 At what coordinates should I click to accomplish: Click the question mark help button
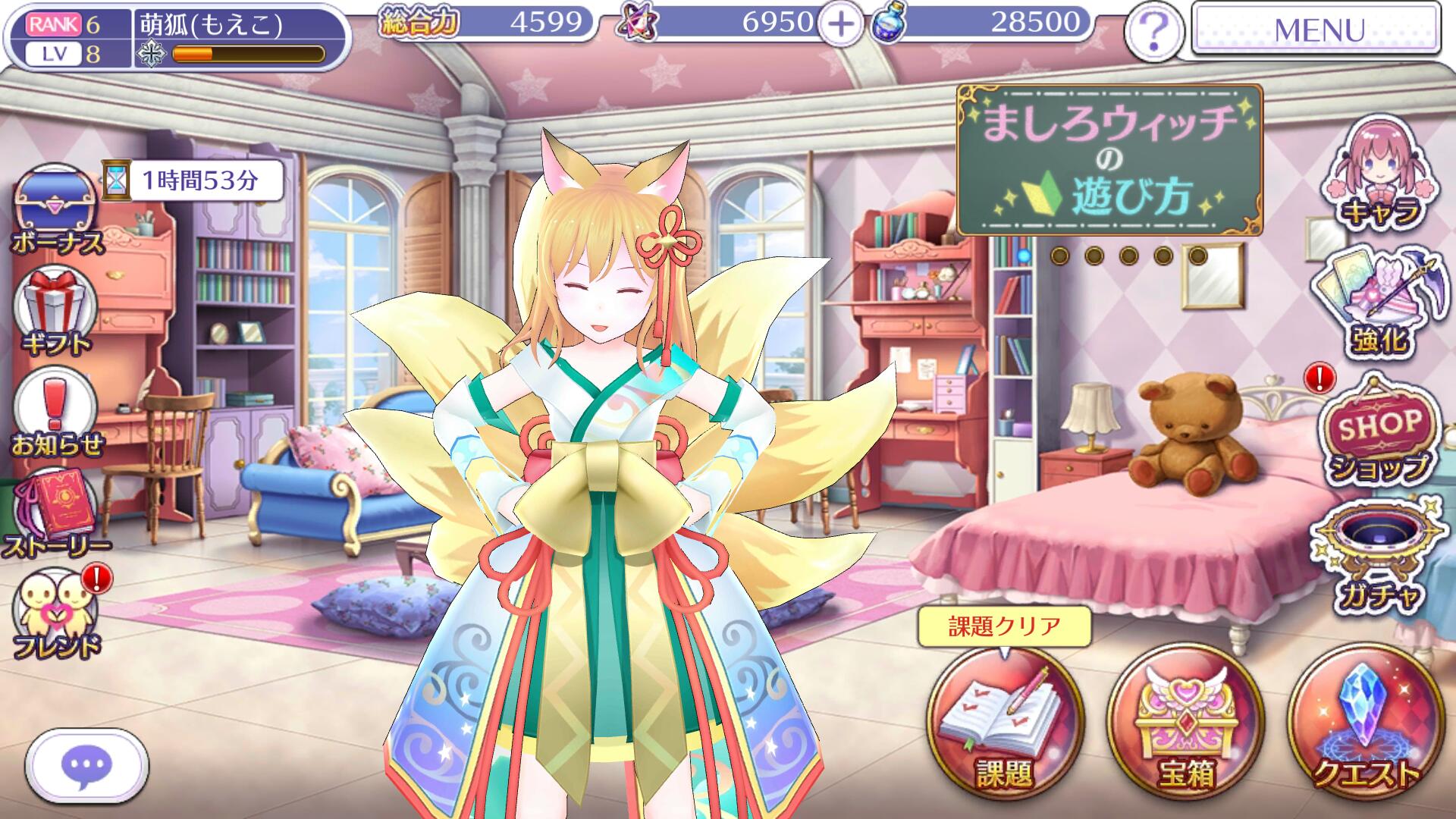click(1153, 32)
